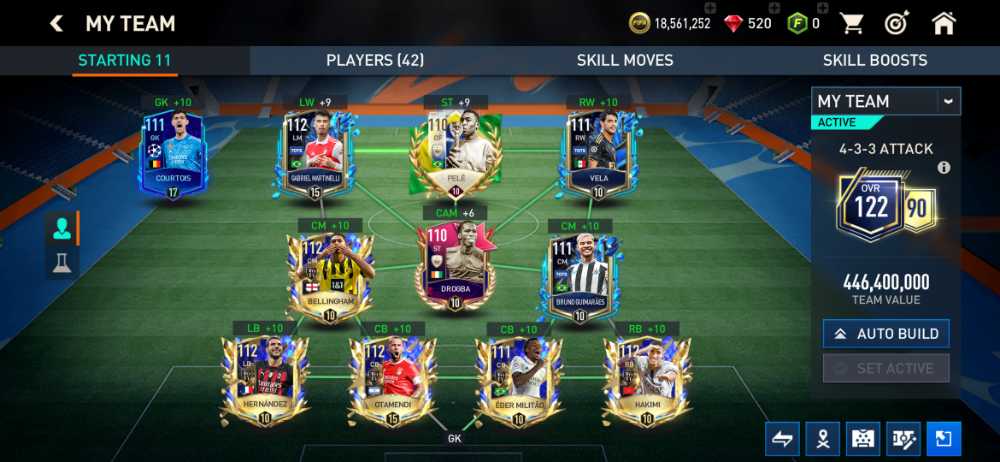Select the Pelé striker card

[454, 156]
